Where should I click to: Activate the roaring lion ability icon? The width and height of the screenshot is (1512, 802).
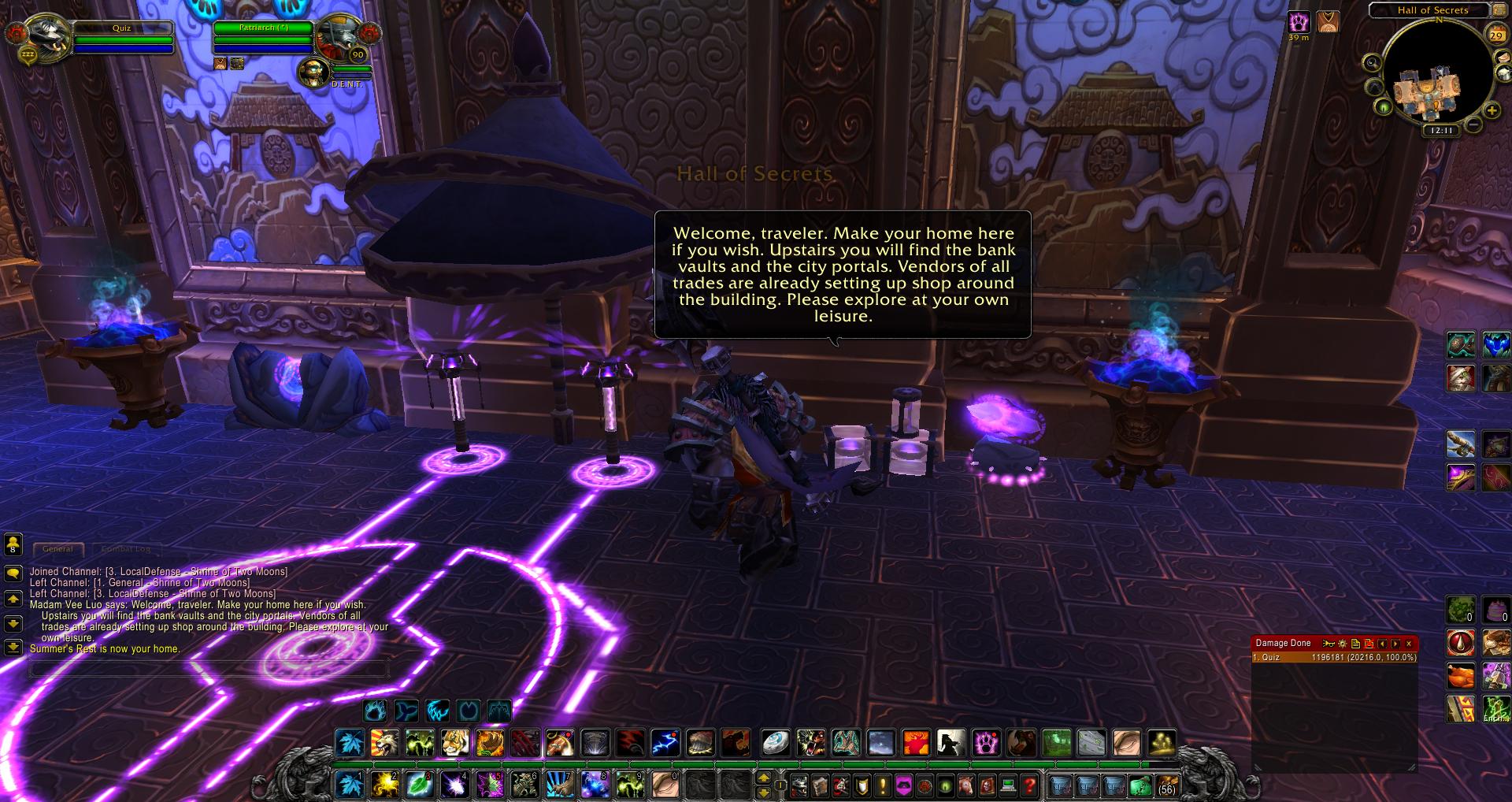(x=384, y=743)
